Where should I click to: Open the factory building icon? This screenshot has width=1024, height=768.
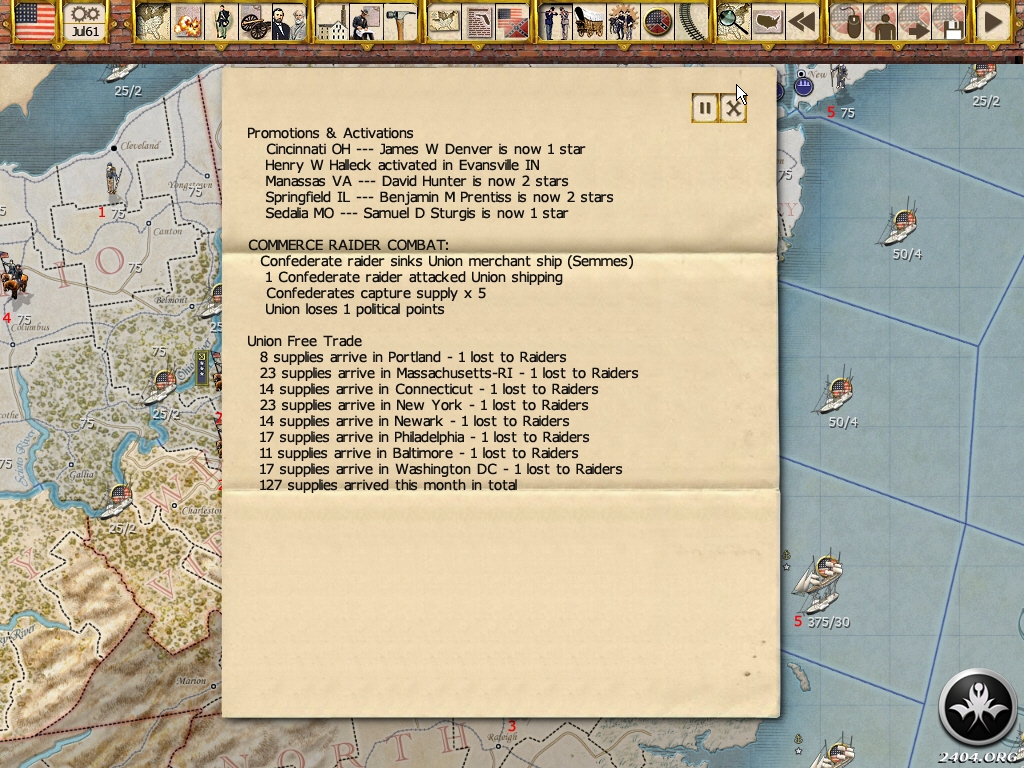point(333,22)
